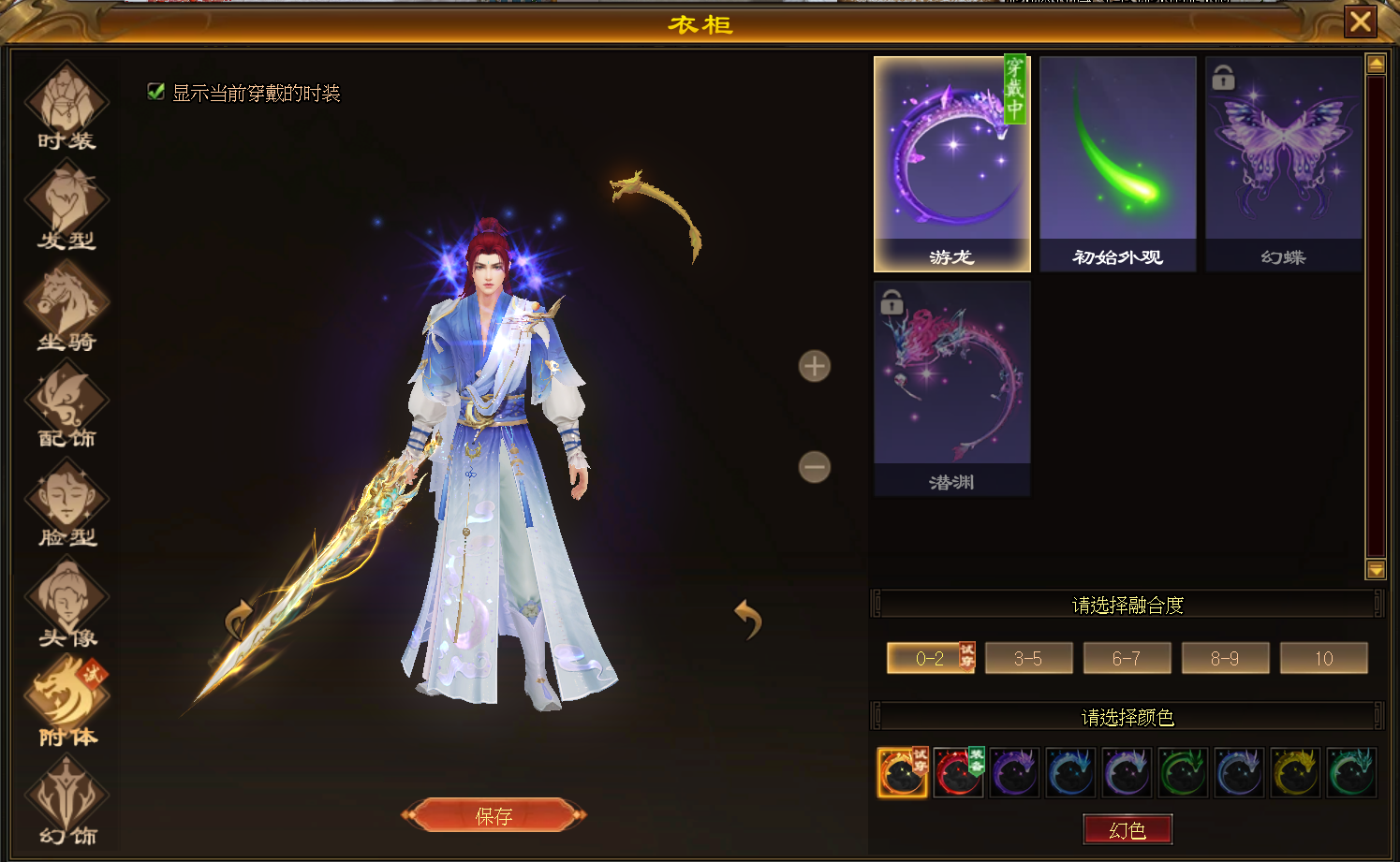
Task: Open the 脸型 face shape category
Action: click(66, 505)
